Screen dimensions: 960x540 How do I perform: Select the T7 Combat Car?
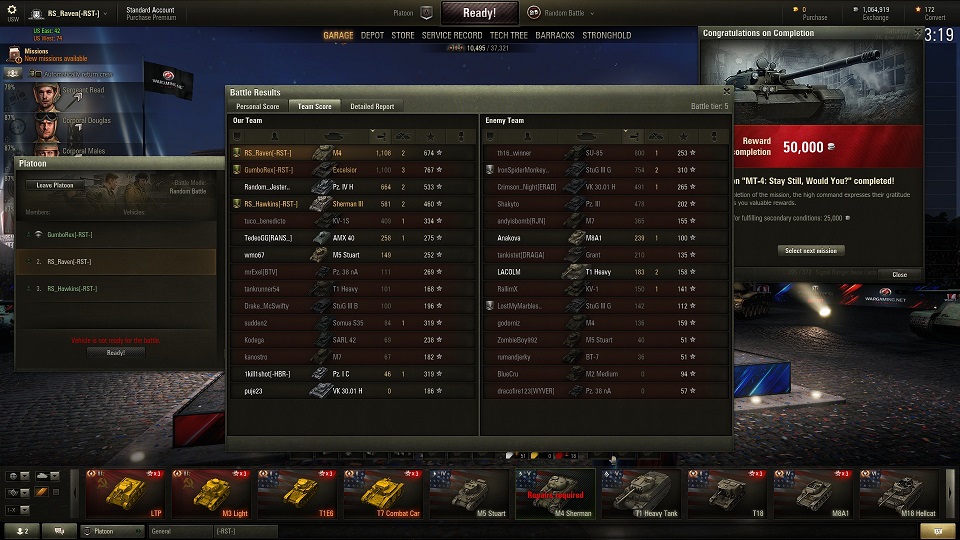384,494
